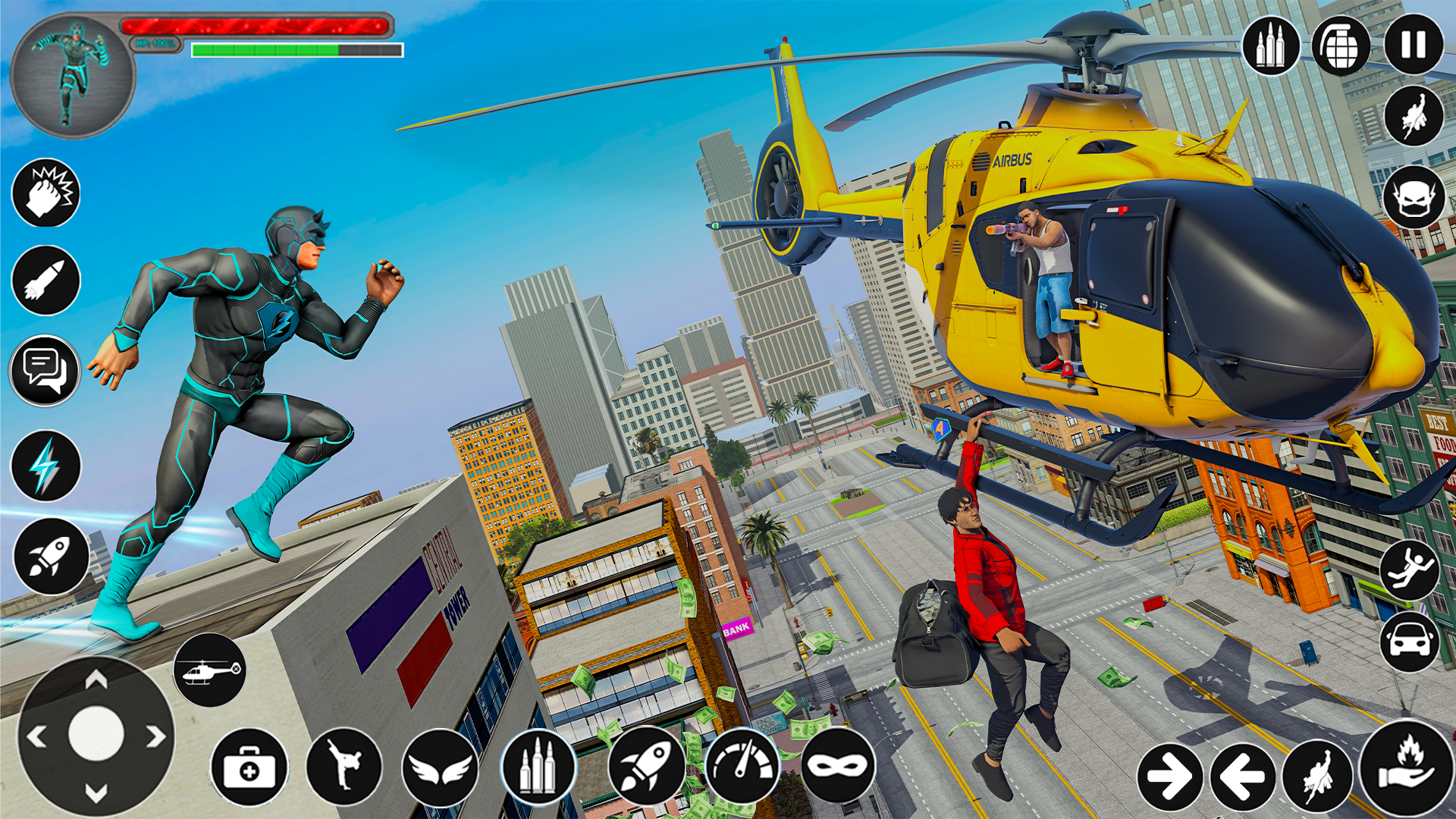1456x819 pixels.
Task: Tap the bullets icon beside the grenade
Action: coord(1271,45)
